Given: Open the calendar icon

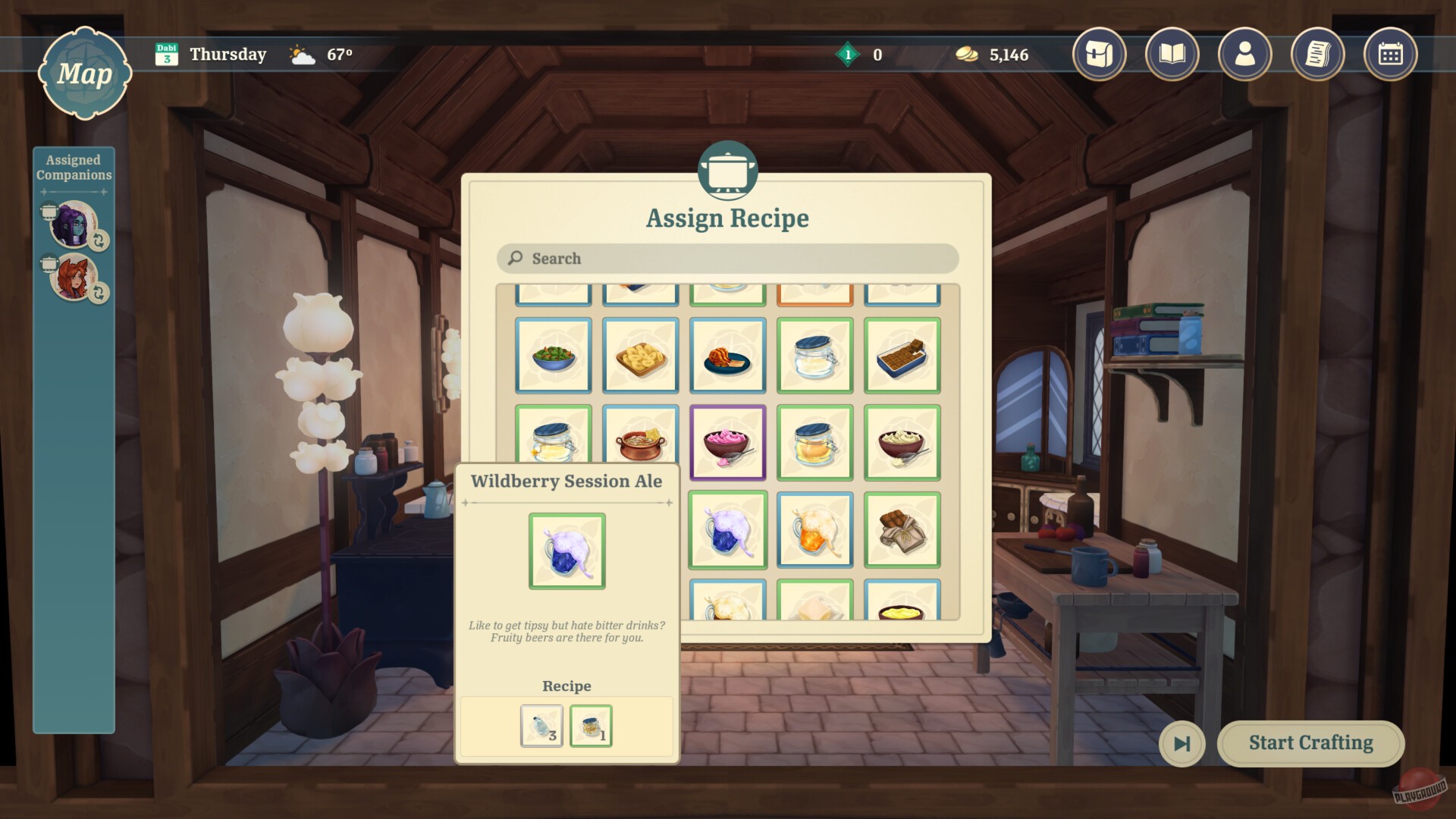Looking at the screenshot, I should tap(1392, 54).
